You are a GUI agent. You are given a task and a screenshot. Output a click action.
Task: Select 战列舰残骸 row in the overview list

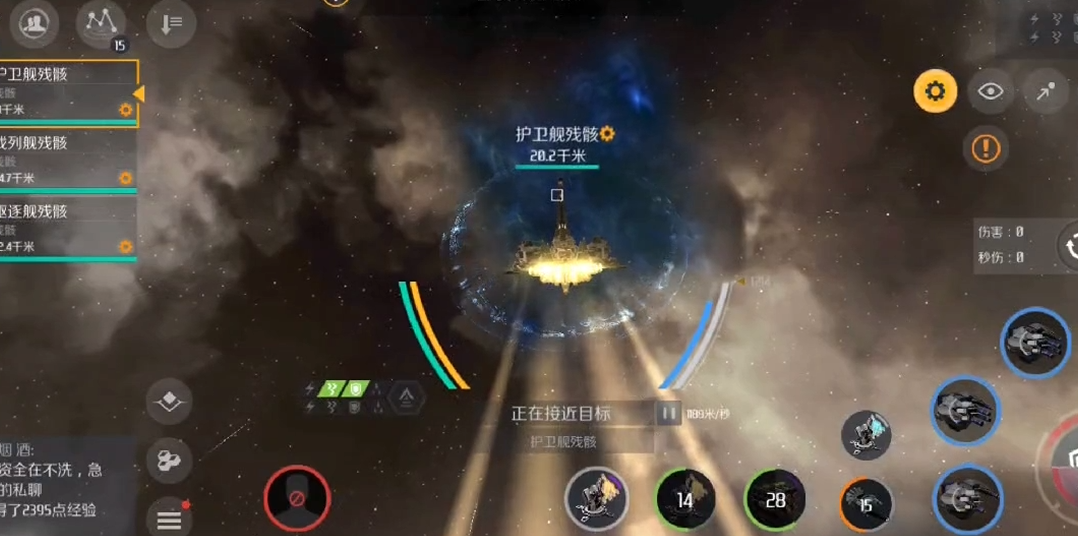(65, 160)
